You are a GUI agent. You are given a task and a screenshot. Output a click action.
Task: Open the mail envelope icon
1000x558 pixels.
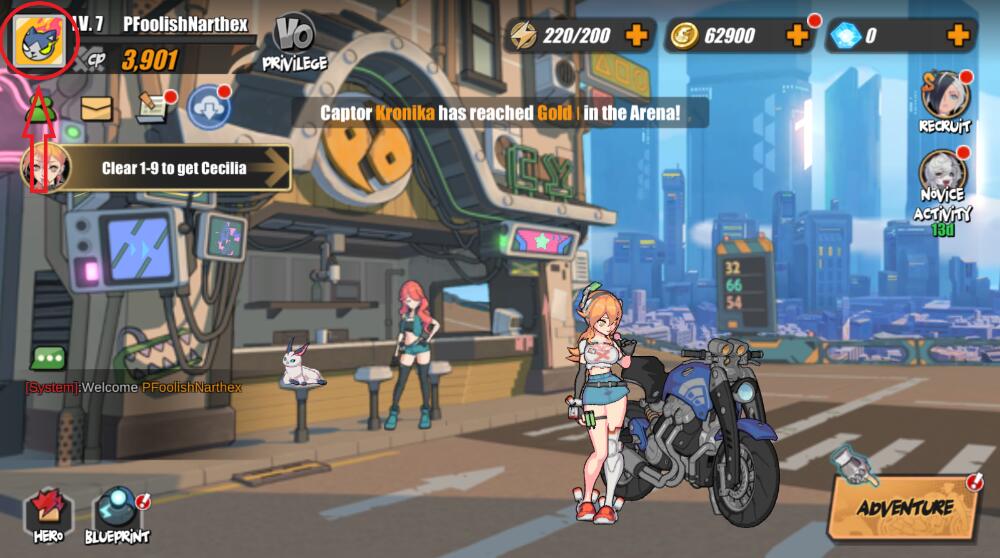point(97,107)
